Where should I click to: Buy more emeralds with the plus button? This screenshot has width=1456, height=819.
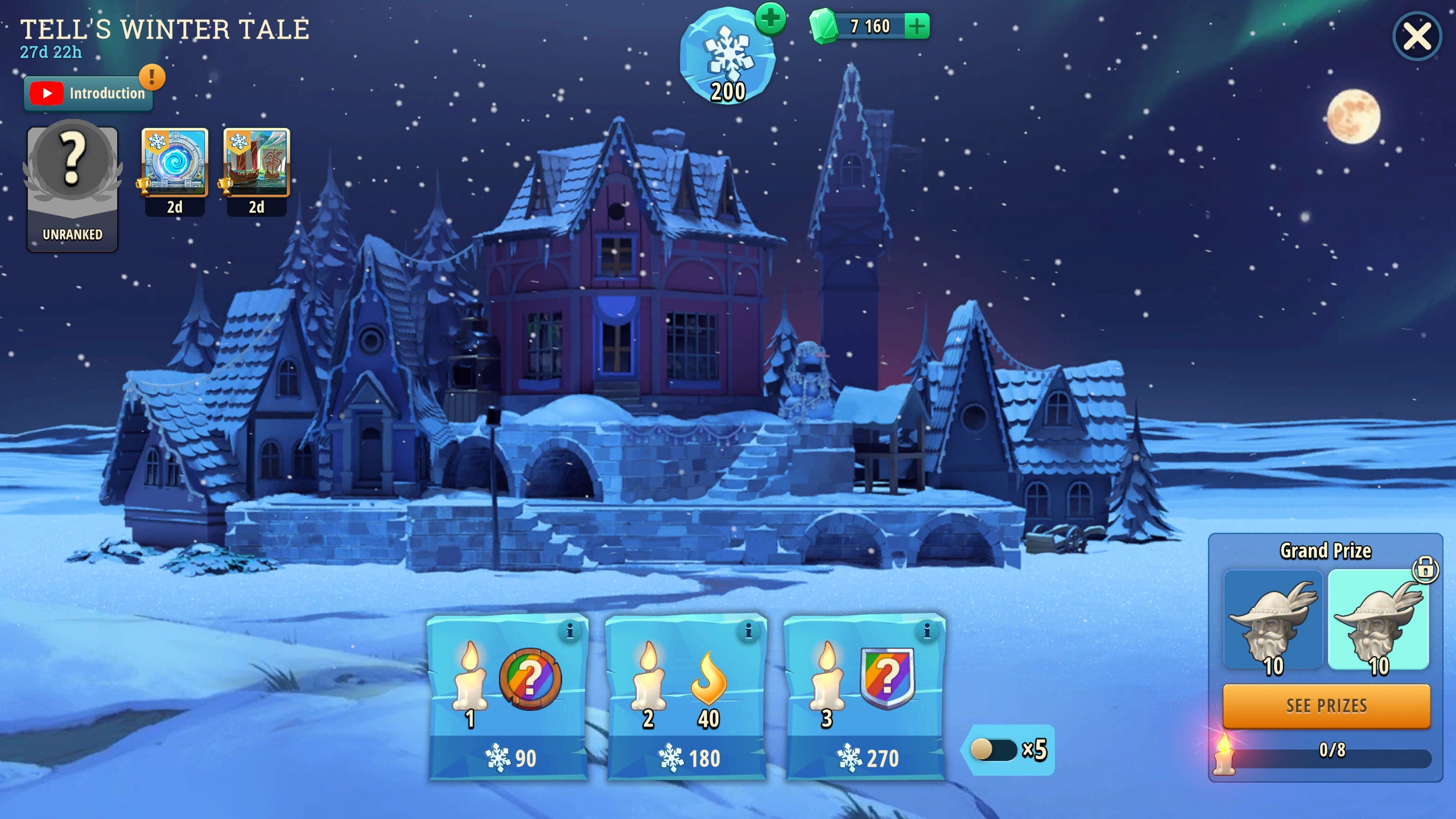[917, 26]
